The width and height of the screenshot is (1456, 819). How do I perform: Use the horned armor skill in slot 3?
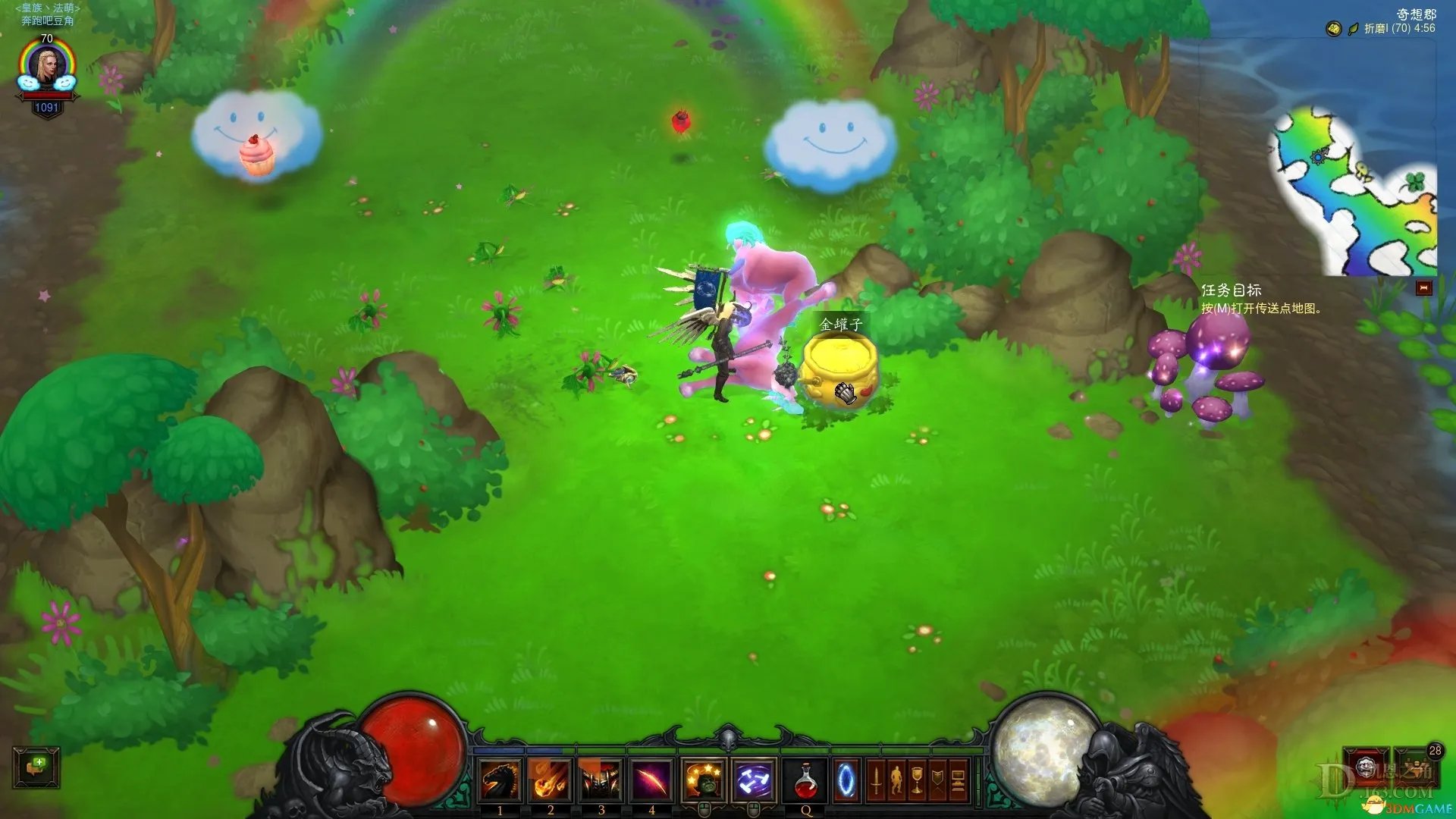[x=601, y=780]
